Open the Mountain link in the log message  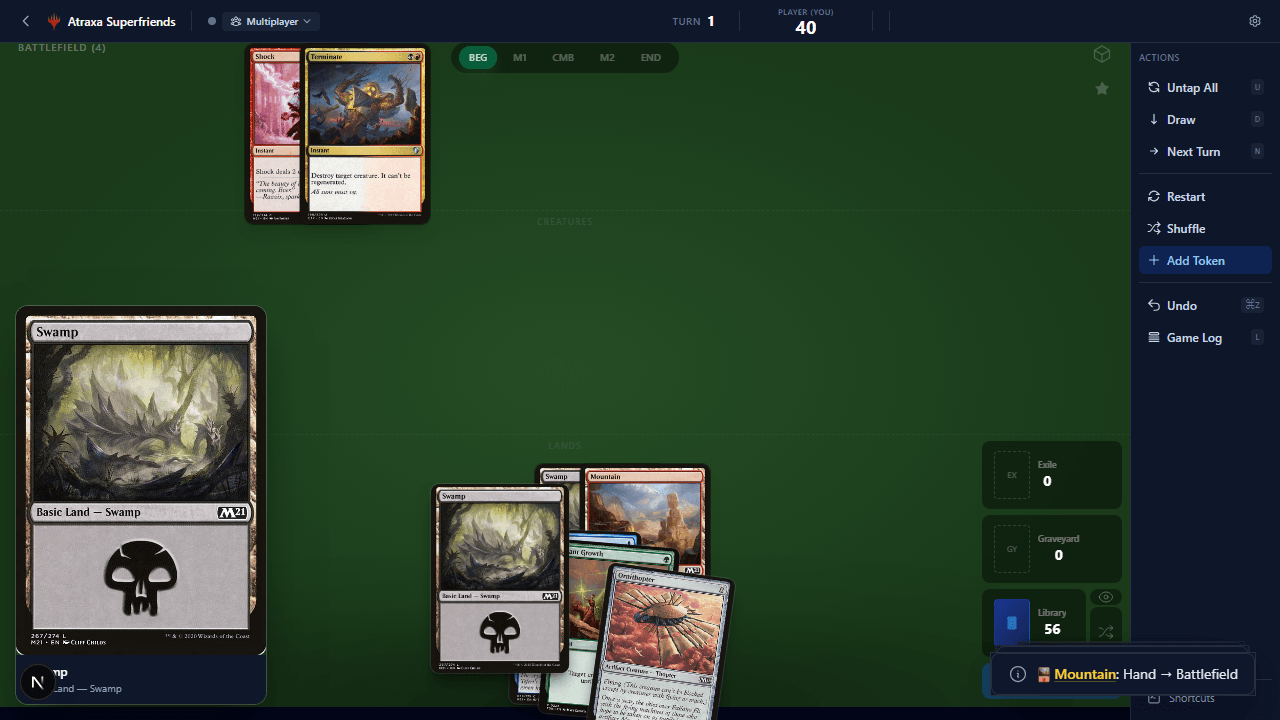click(1087, 674)
